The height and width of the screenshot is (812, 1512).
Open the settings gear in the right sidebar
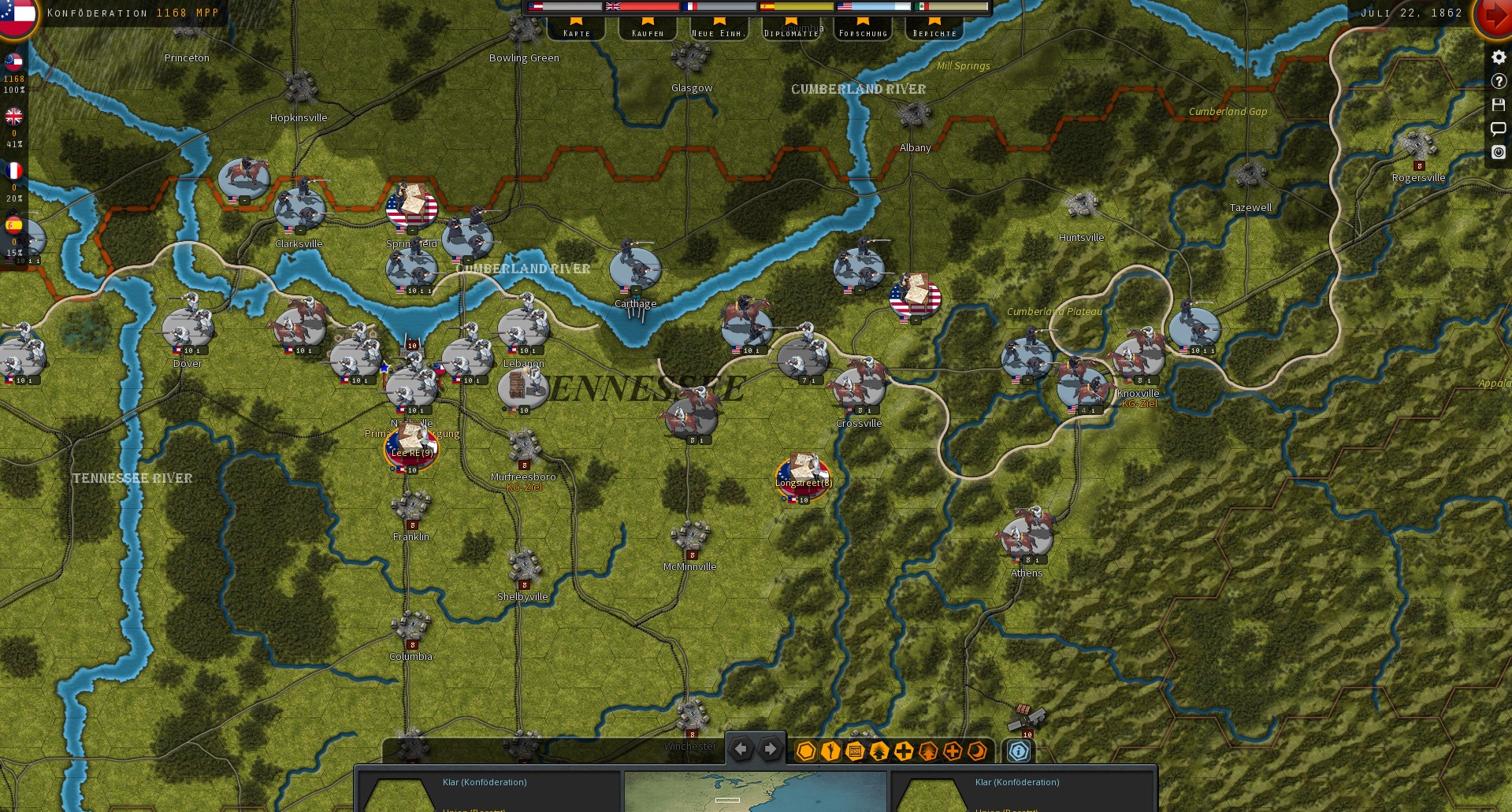click(1499, 57)
